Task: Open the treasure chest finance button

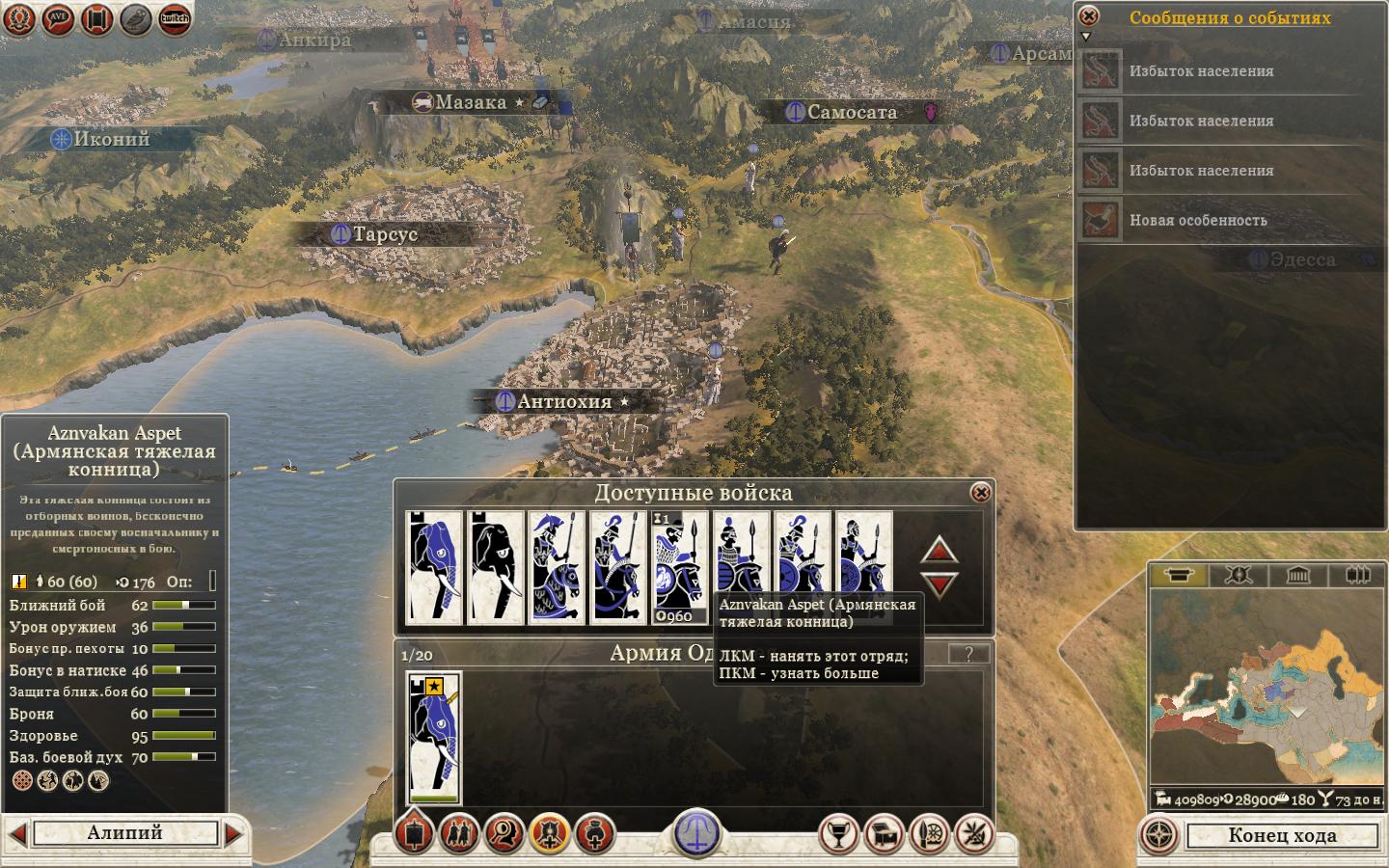Action: (x=885, y=834)
